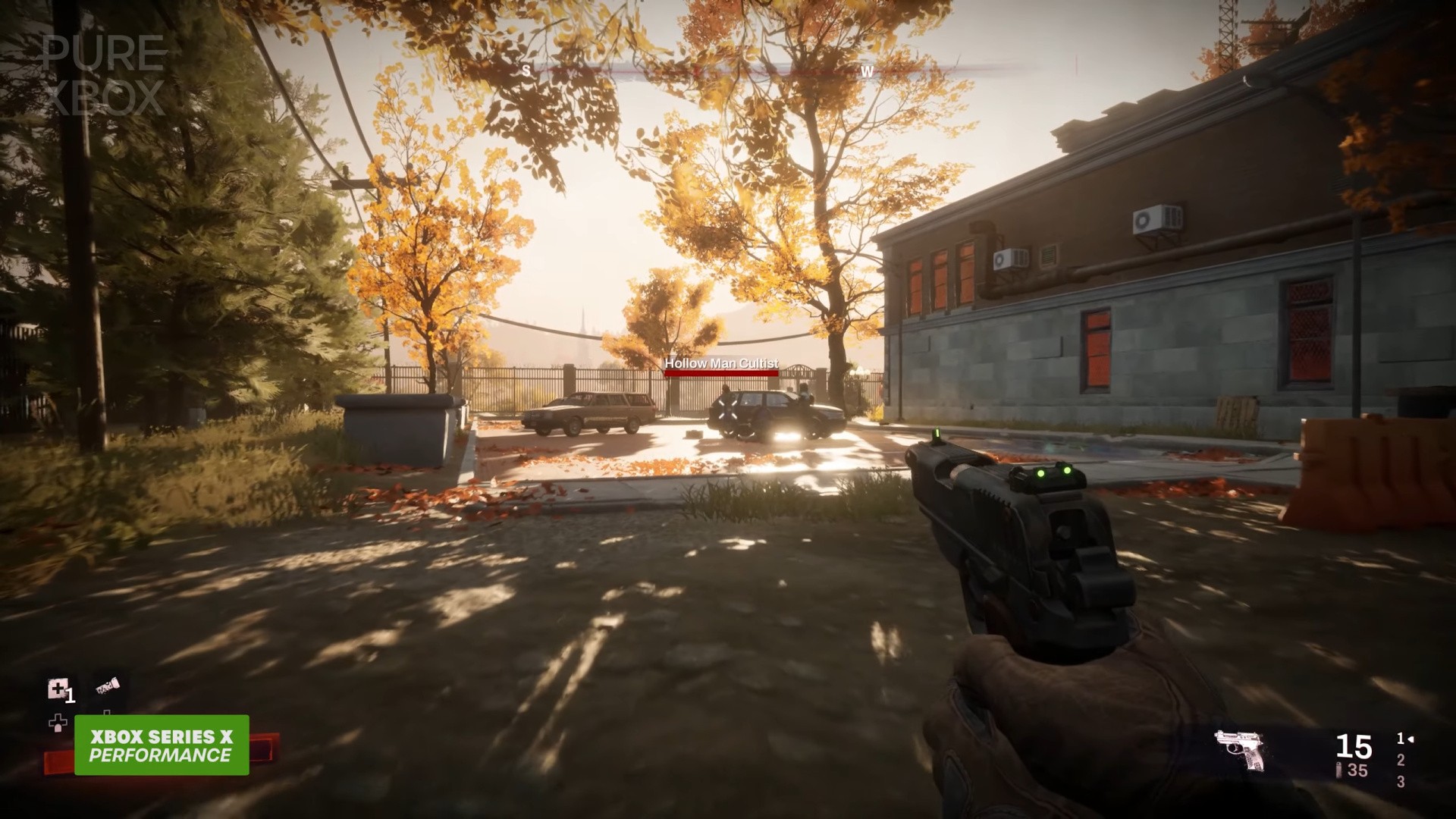1456x819 pixels.
Task: Click the Pure Xbox watermark logo
Action: tap(102, 72)
